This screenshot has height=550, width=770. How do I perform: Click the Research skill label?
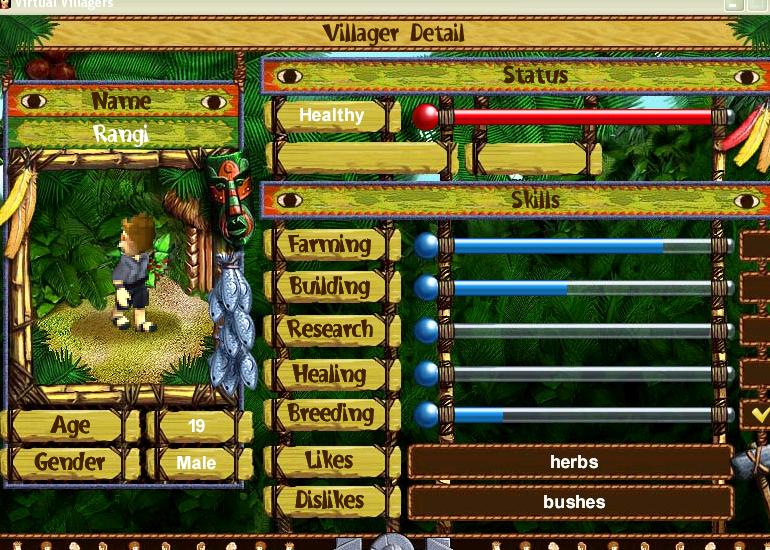tap(330, 330)
